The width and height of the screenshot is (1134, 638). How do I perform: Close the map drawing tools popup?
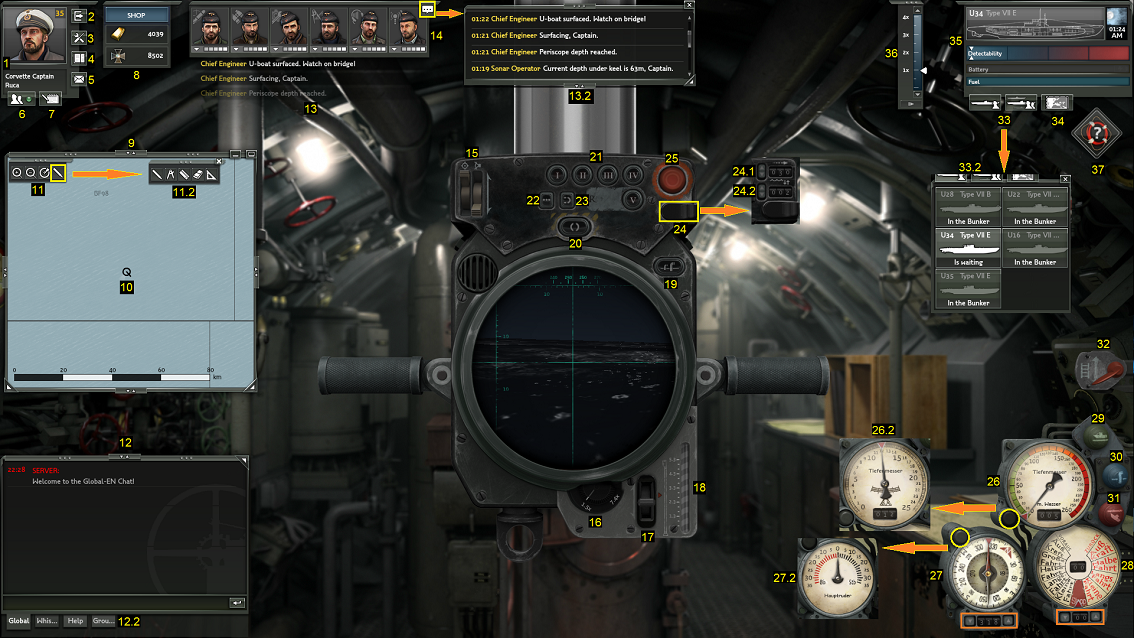pyautogui.click(x=219, y=161)
